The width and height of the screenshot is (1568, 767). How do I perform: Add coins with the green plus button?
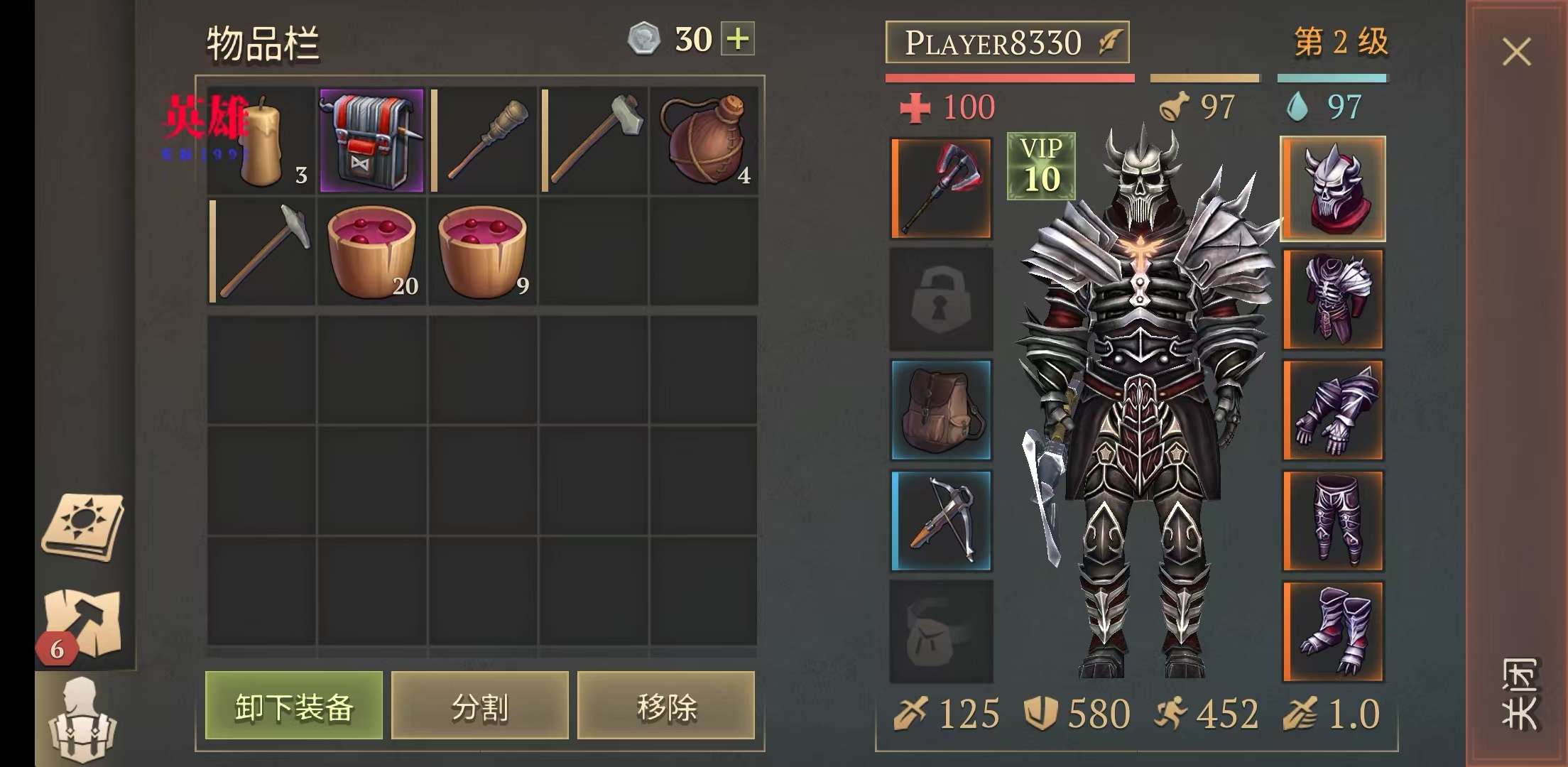(x=738, y=39)
